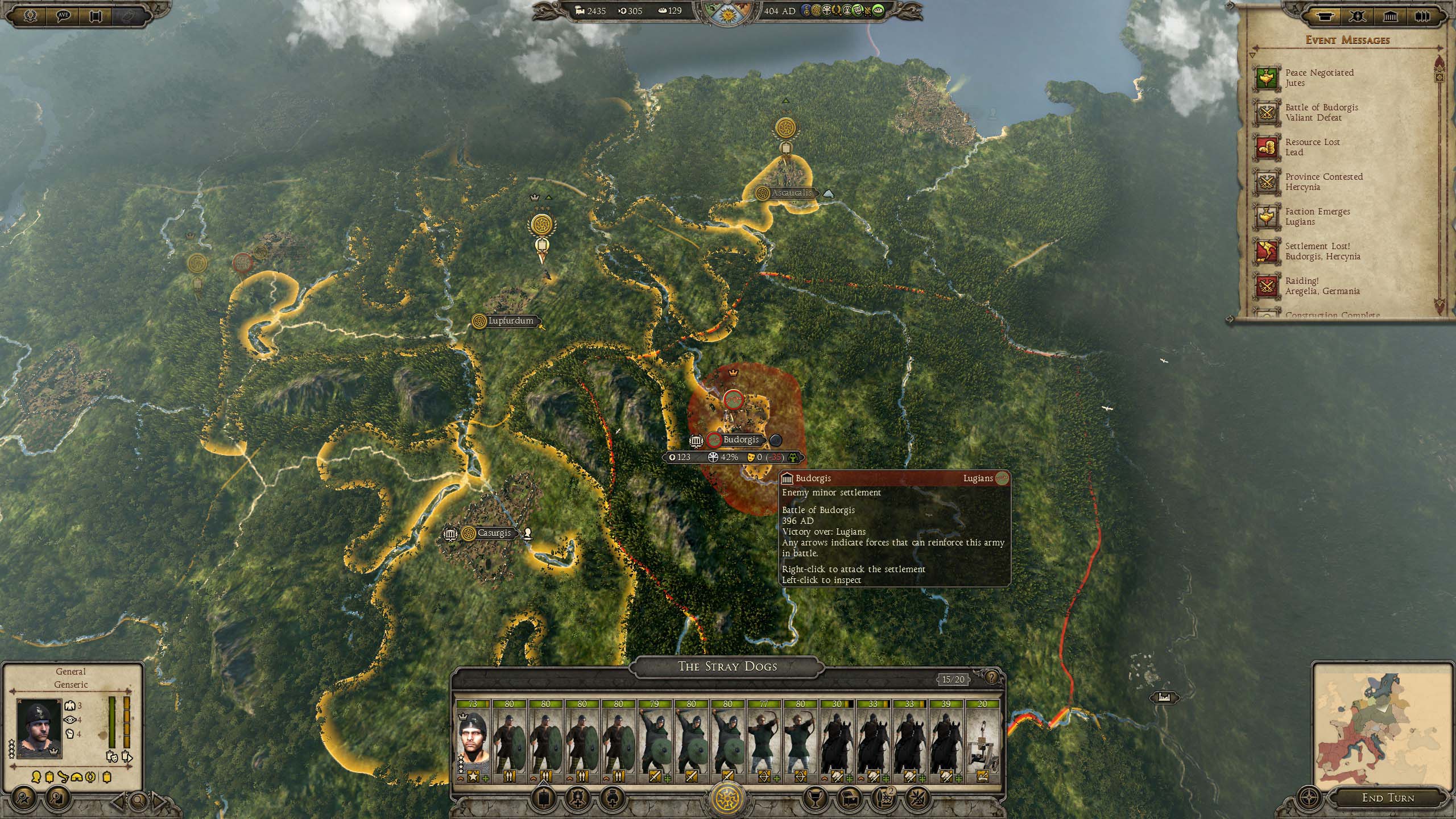Select the next army with right arrow
The height and width of the screenshot is (819, 1456).
(159, 801)
